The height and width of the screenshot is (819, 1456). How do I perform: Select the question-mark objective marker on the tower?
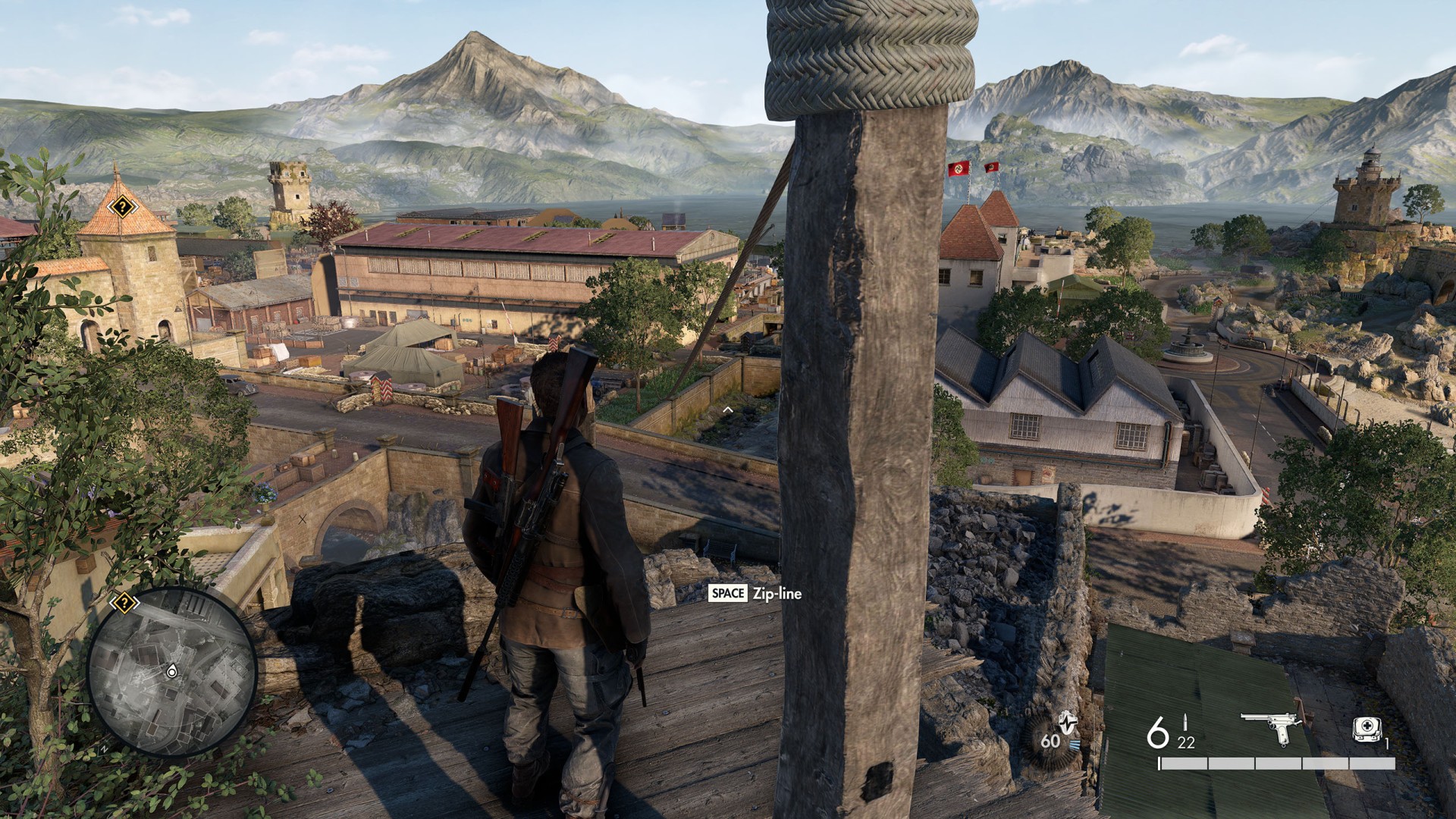(x=122, y=206)
